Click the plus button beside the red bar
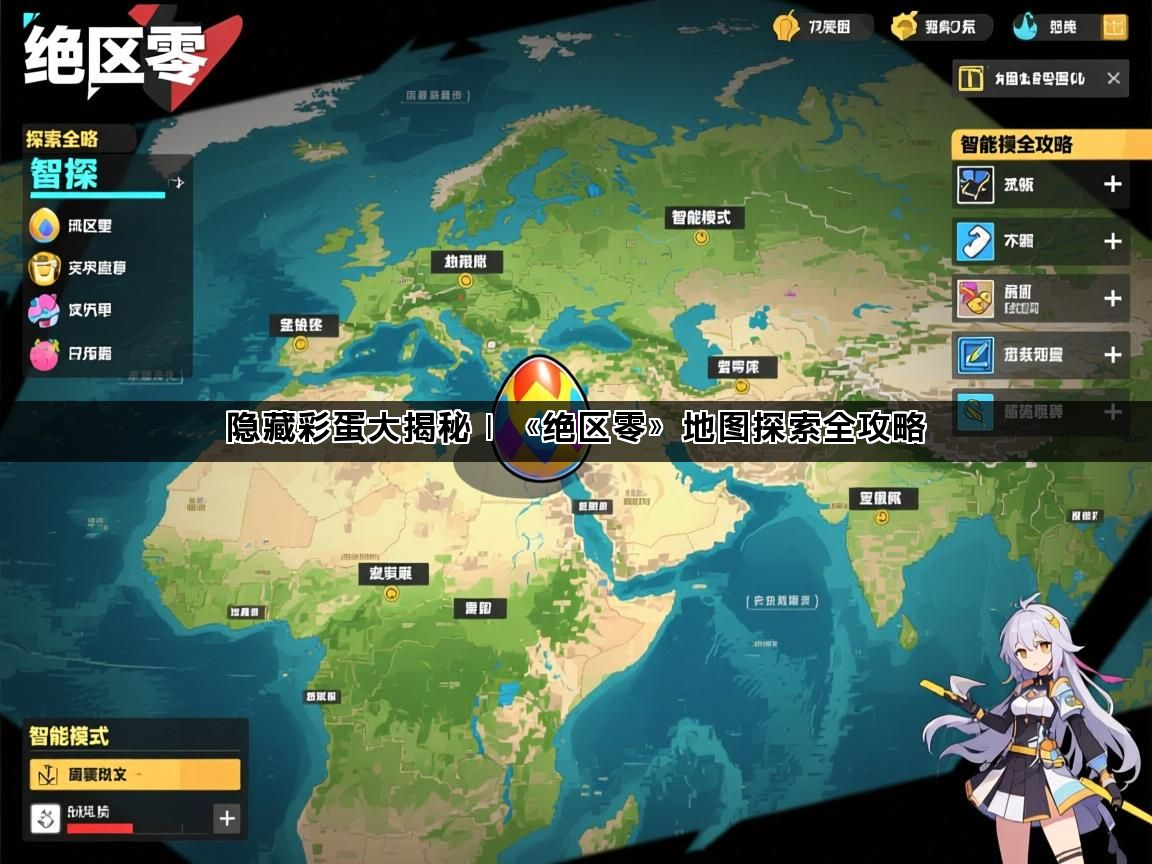 pyautogui.click(x=227, y=818)
